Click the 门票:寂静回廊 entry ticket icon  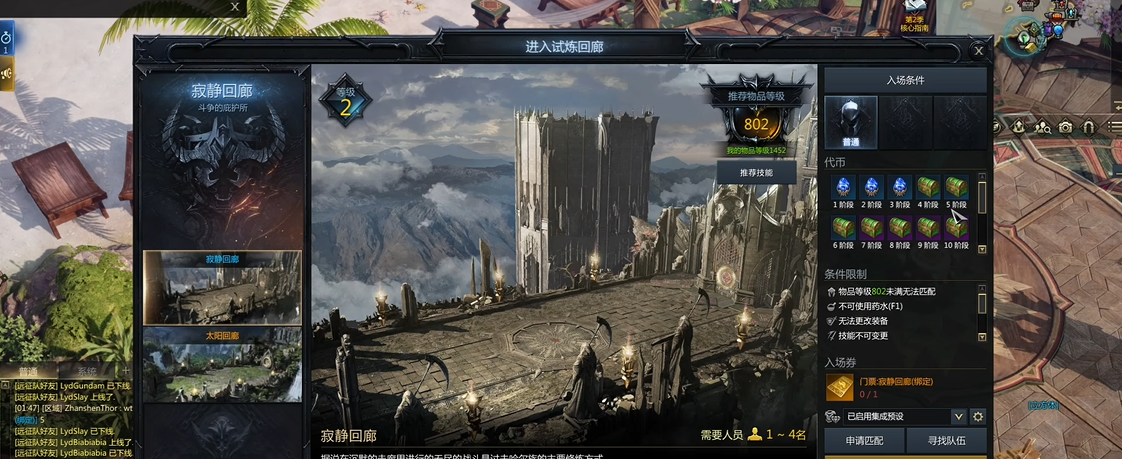839,388
